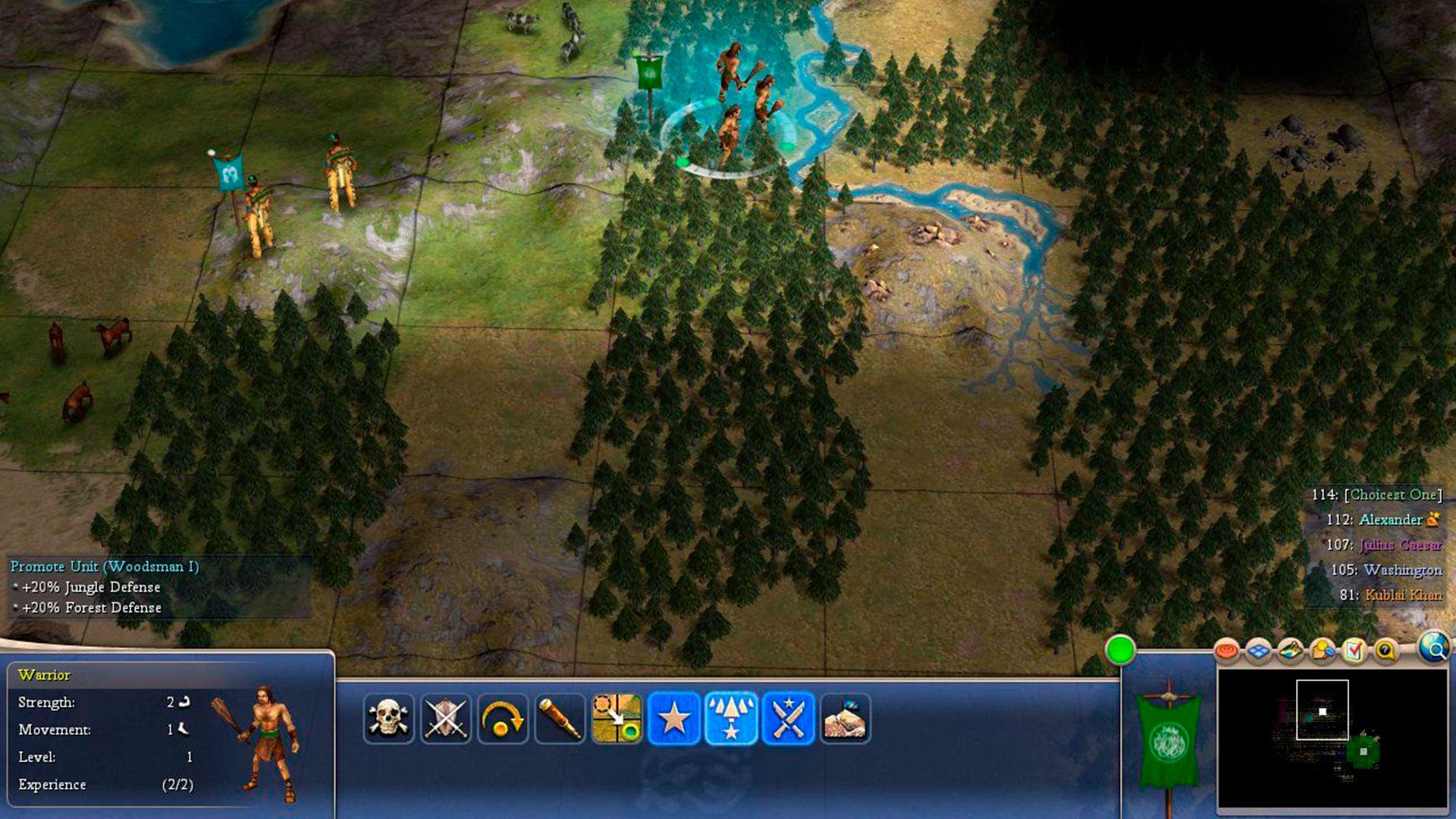1456x819 pixels.
Task: Click the yellow question mark bubble
Action: pos(1385,651)
